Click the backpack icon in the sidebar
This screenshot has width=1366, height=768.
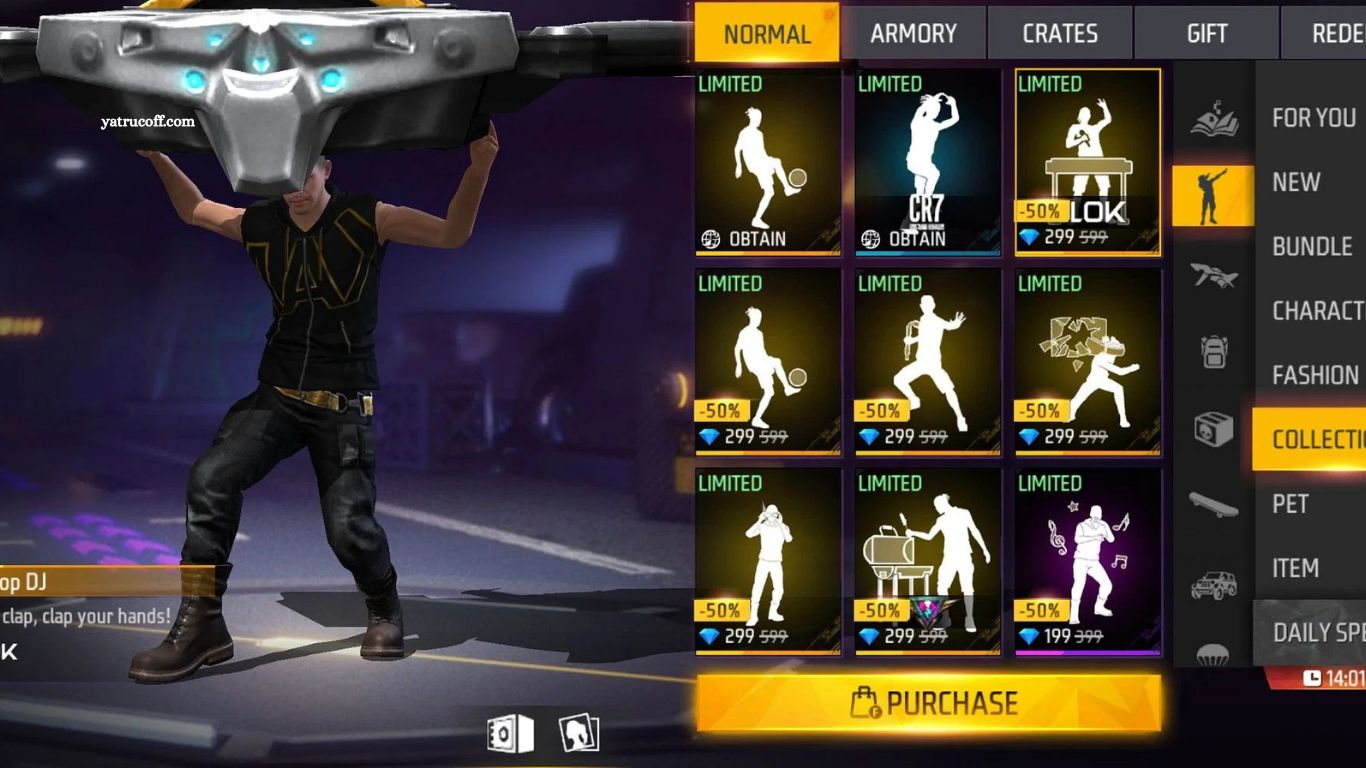pyautogui.click(x=1213, y=352)
